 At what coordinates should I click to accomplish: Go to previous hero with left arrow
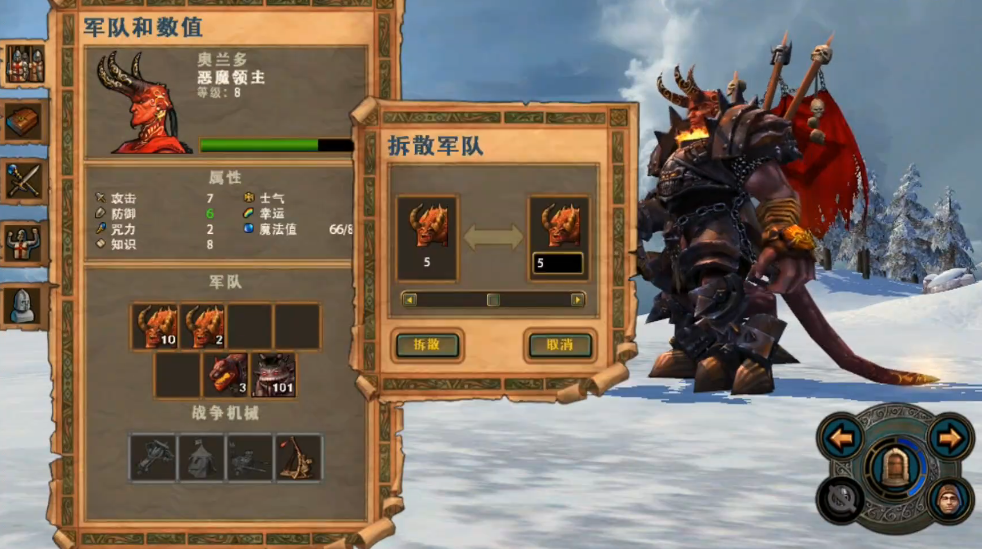pyautogui.click(x=843, y=437)
